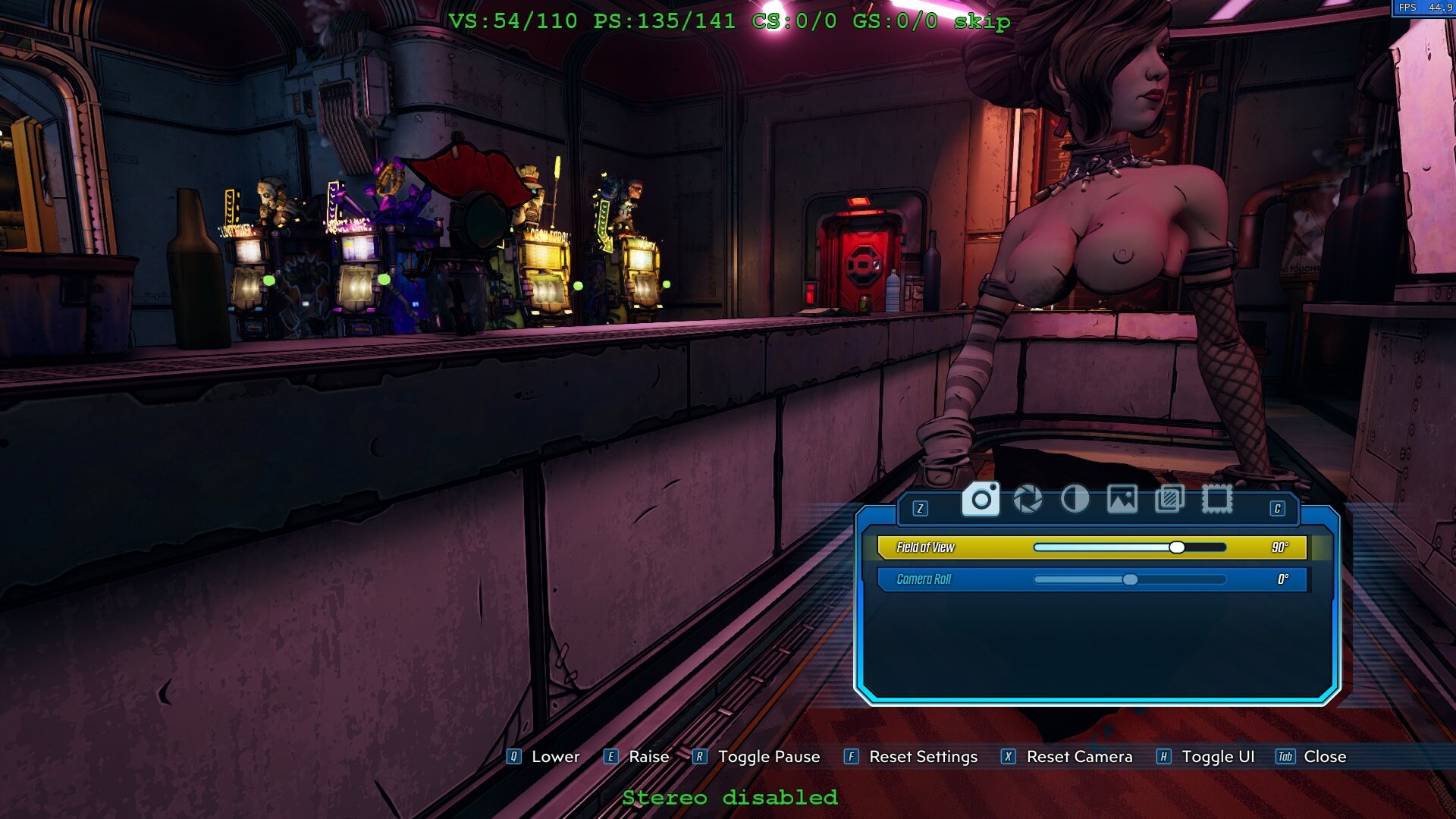The image size is (1456, 819).
Task: Select the Contrast filter icon
Action: click(1075, 500)
